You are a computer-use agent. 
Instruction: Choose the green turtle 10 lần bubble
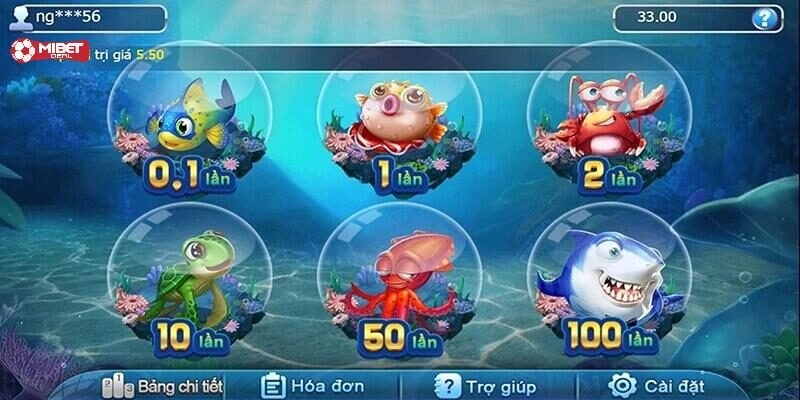point(189,280)
